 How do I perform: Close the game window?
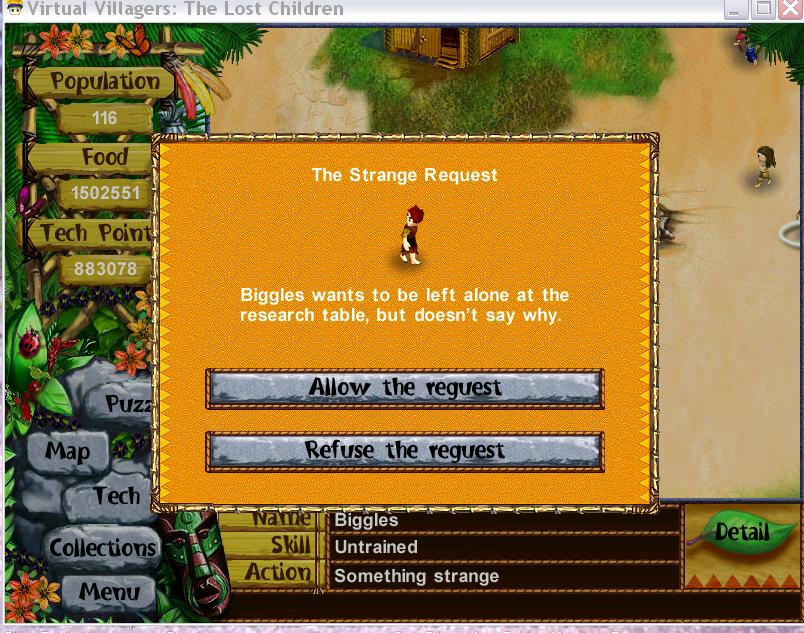point(789,9)
